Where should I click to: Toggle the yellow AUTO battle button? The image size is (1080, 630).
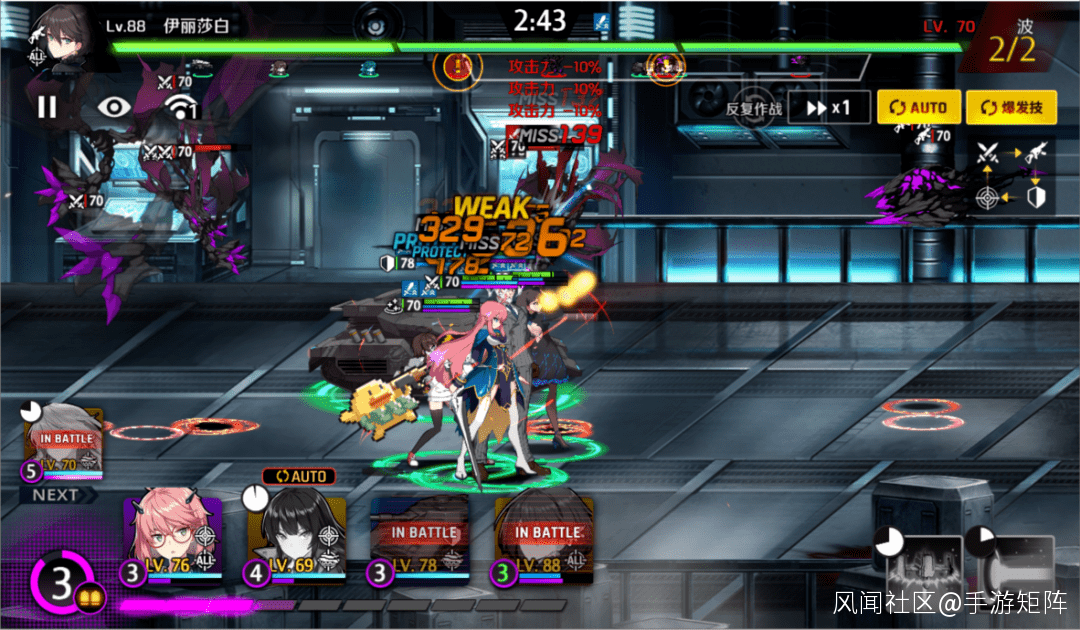919,108
